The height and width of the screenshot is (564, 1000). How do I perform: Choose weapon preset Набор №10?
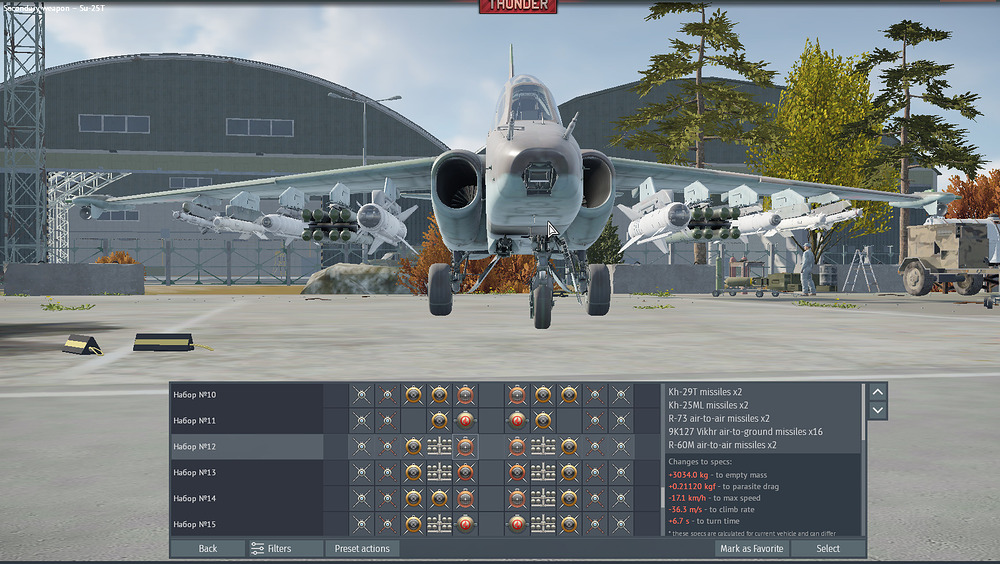pos(246,395)
